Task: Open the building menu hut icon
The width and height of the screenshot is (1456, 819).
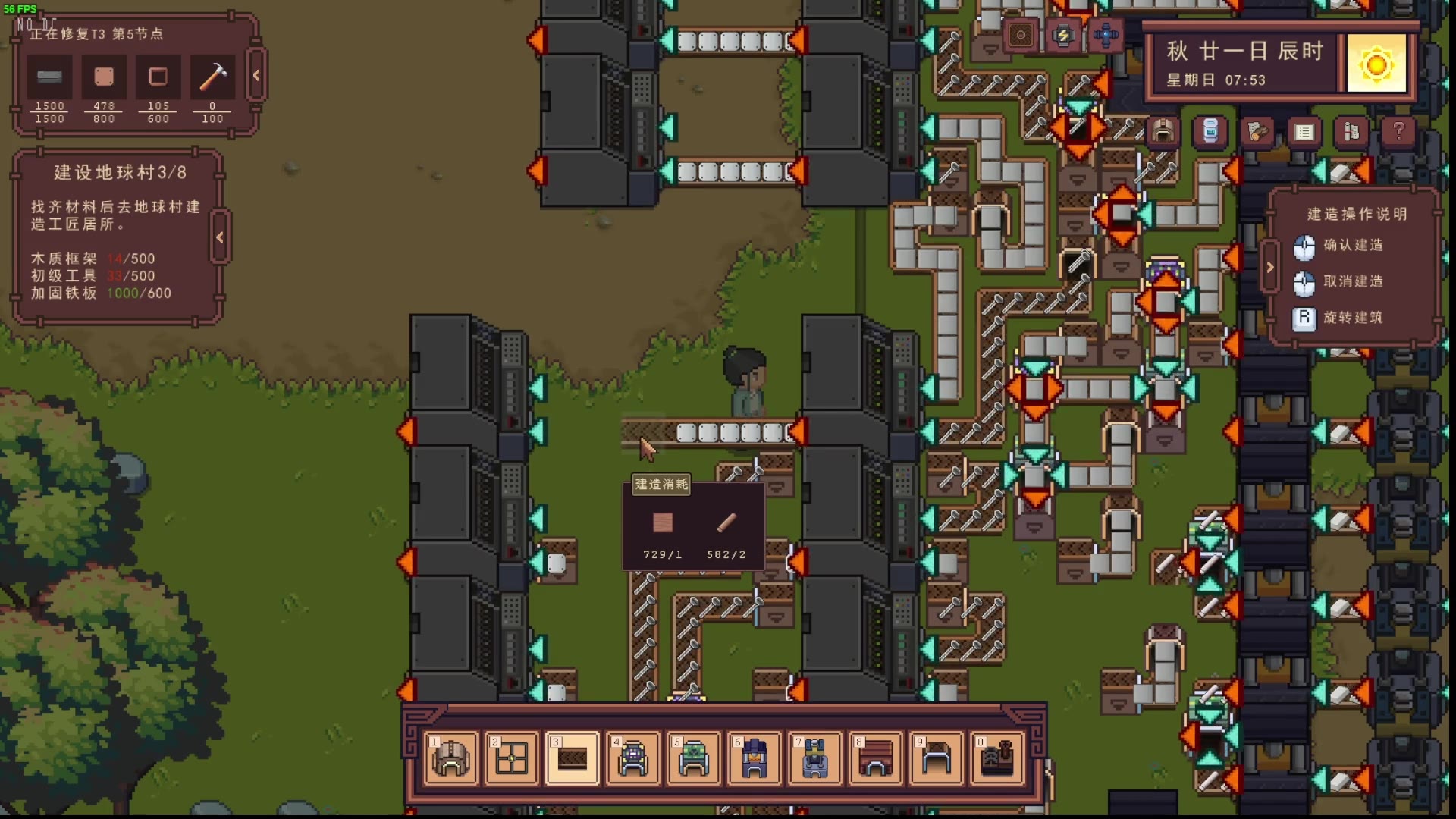Action: [1163, 132]
